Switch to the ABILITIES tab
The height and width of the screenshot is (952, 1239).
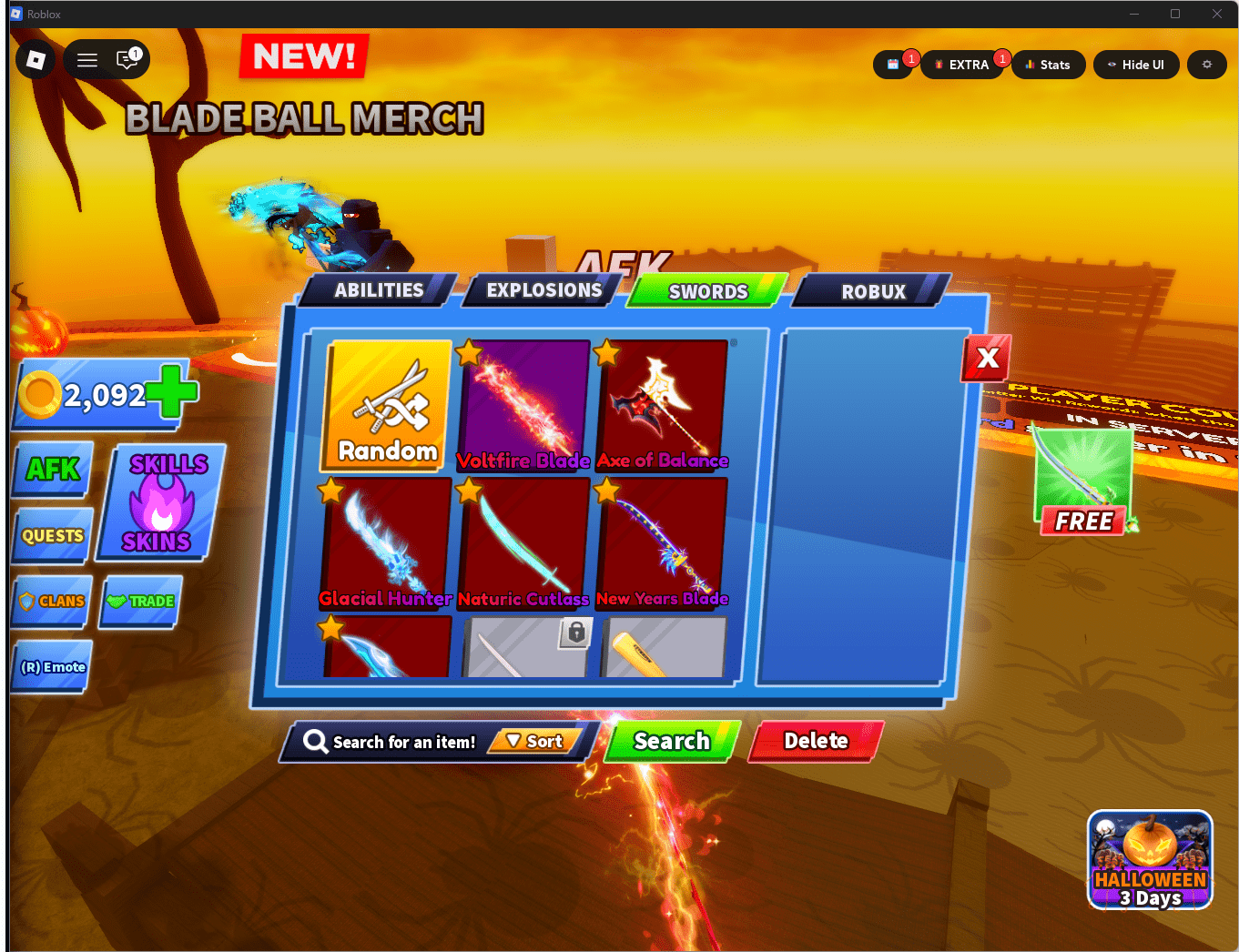(x=379, y=289)
